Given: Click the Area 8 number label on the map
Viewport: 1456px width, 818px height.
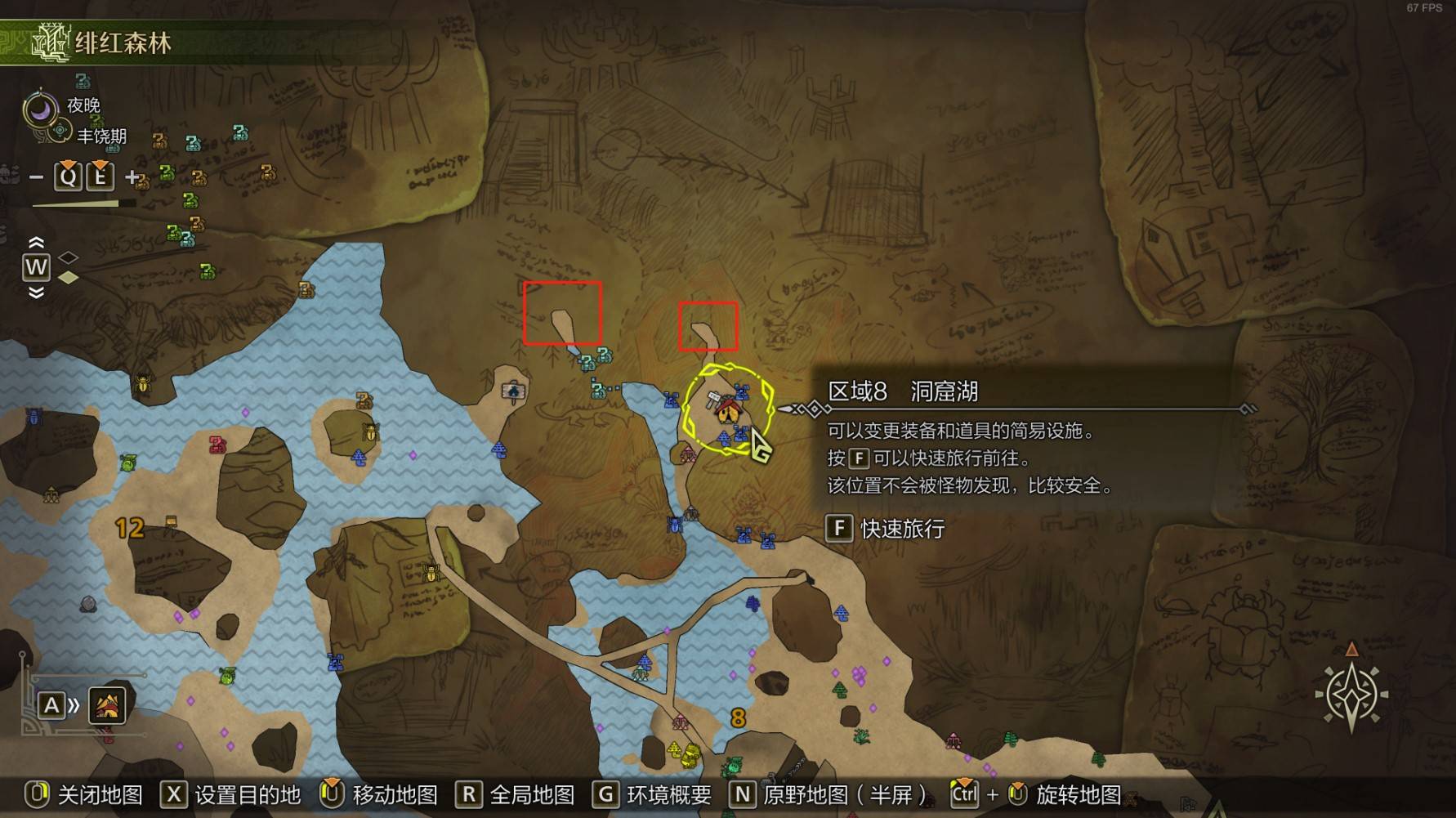Looking at the screenshot, I should click(738, 718).
